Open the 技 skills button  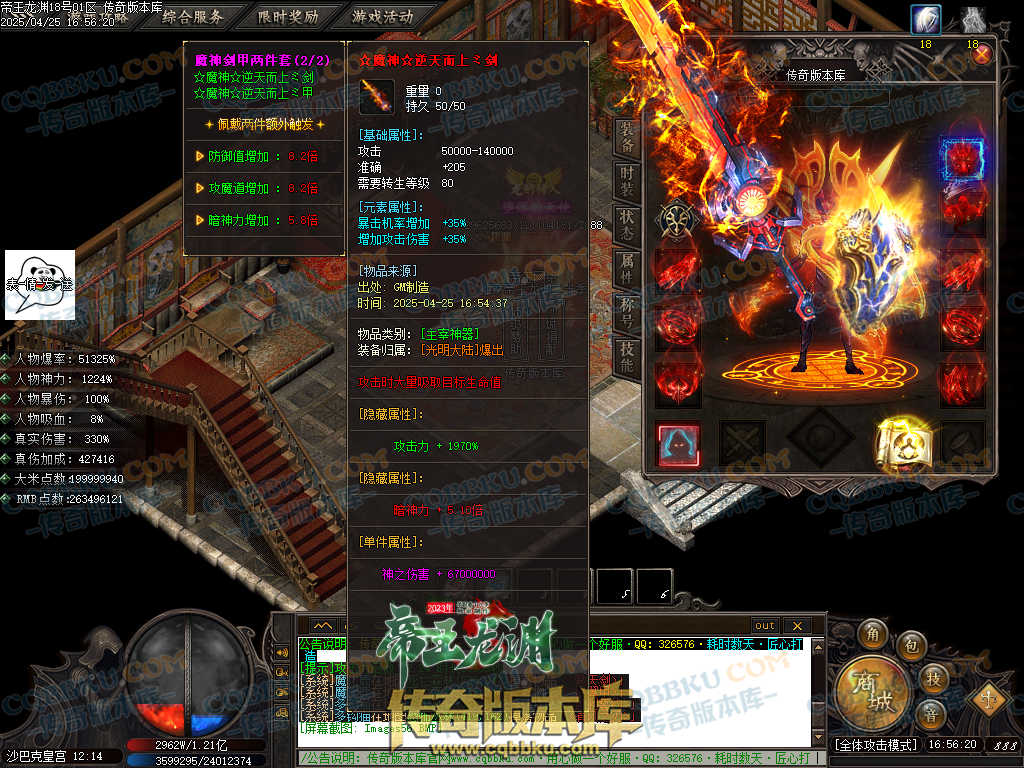(x=933, y=677)
